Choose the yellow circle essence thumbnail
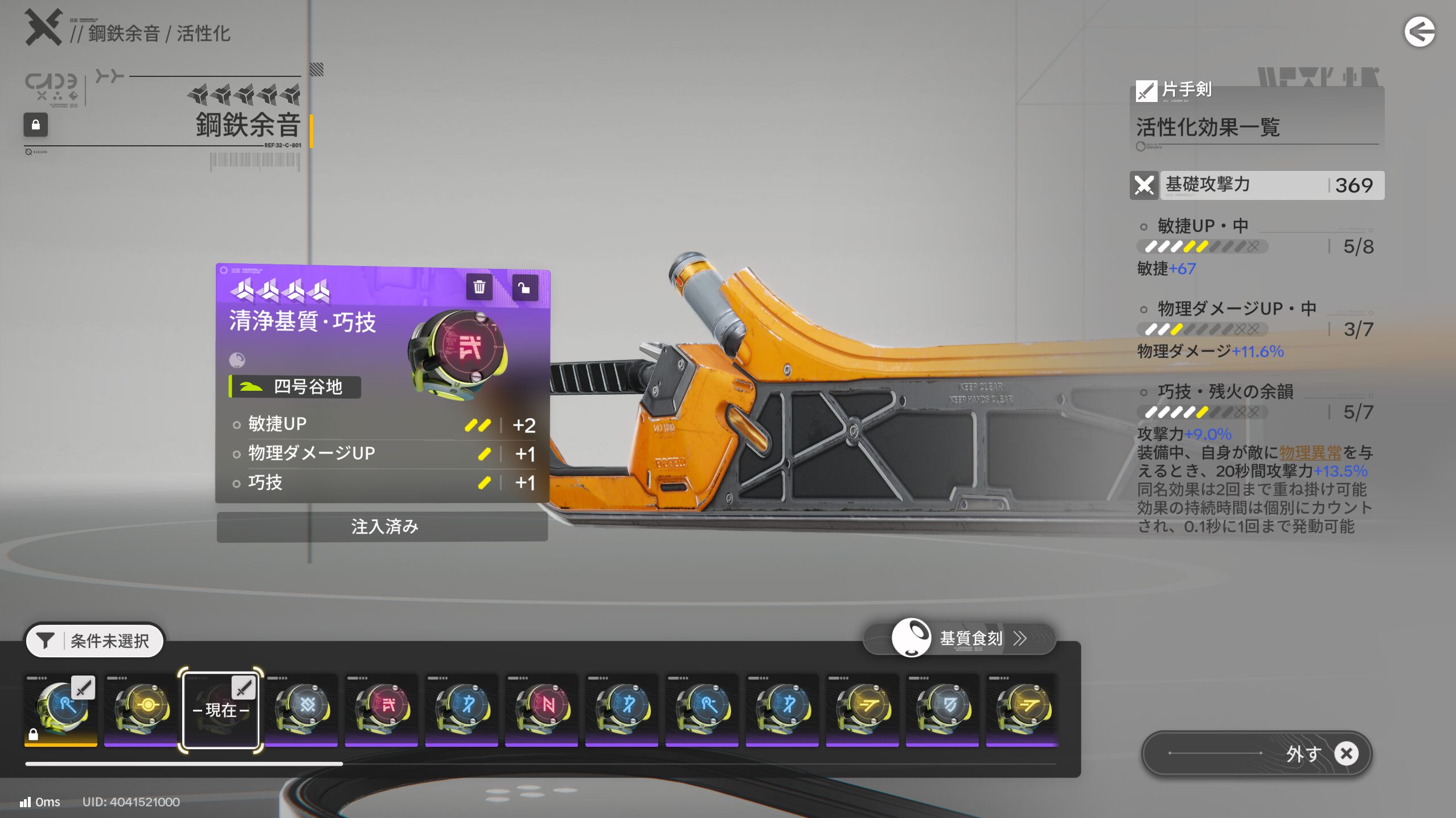Viewport: 1456px width, 818px height. click(x=141, y=709)
